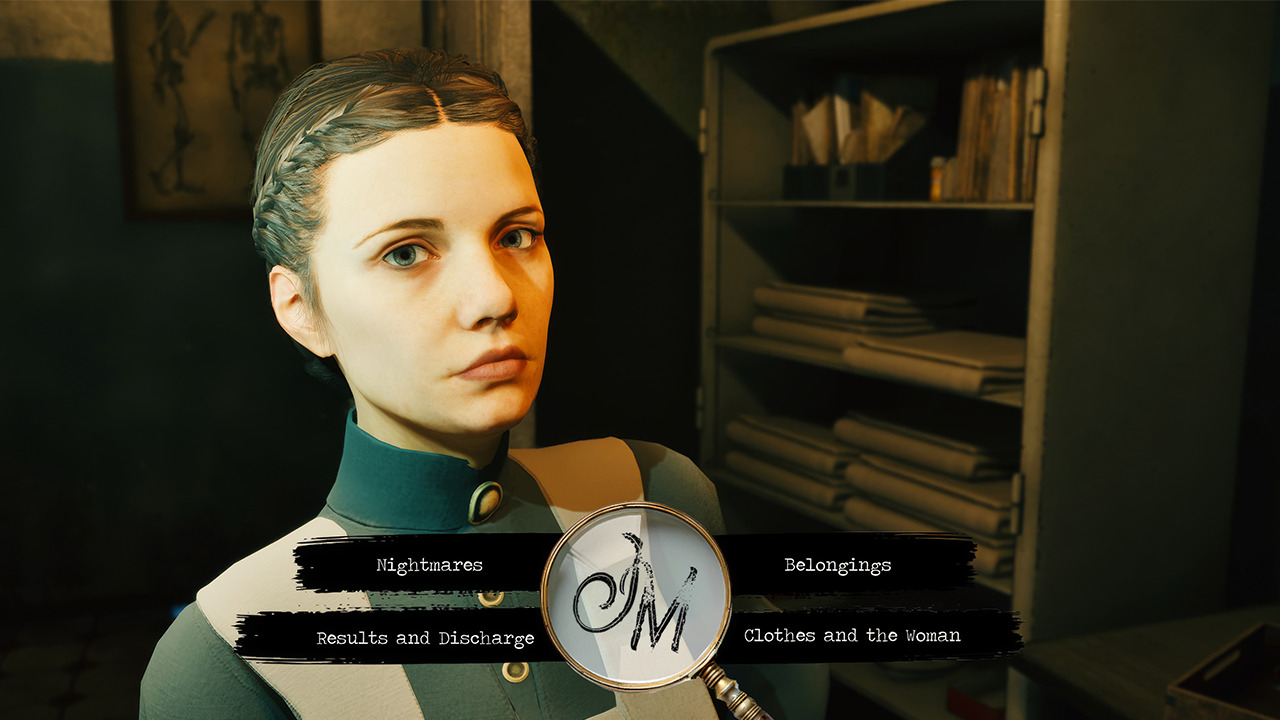Open the Results and Discharge topic
The height and width of the screenshot is (720, 1280).
point(427,635)
